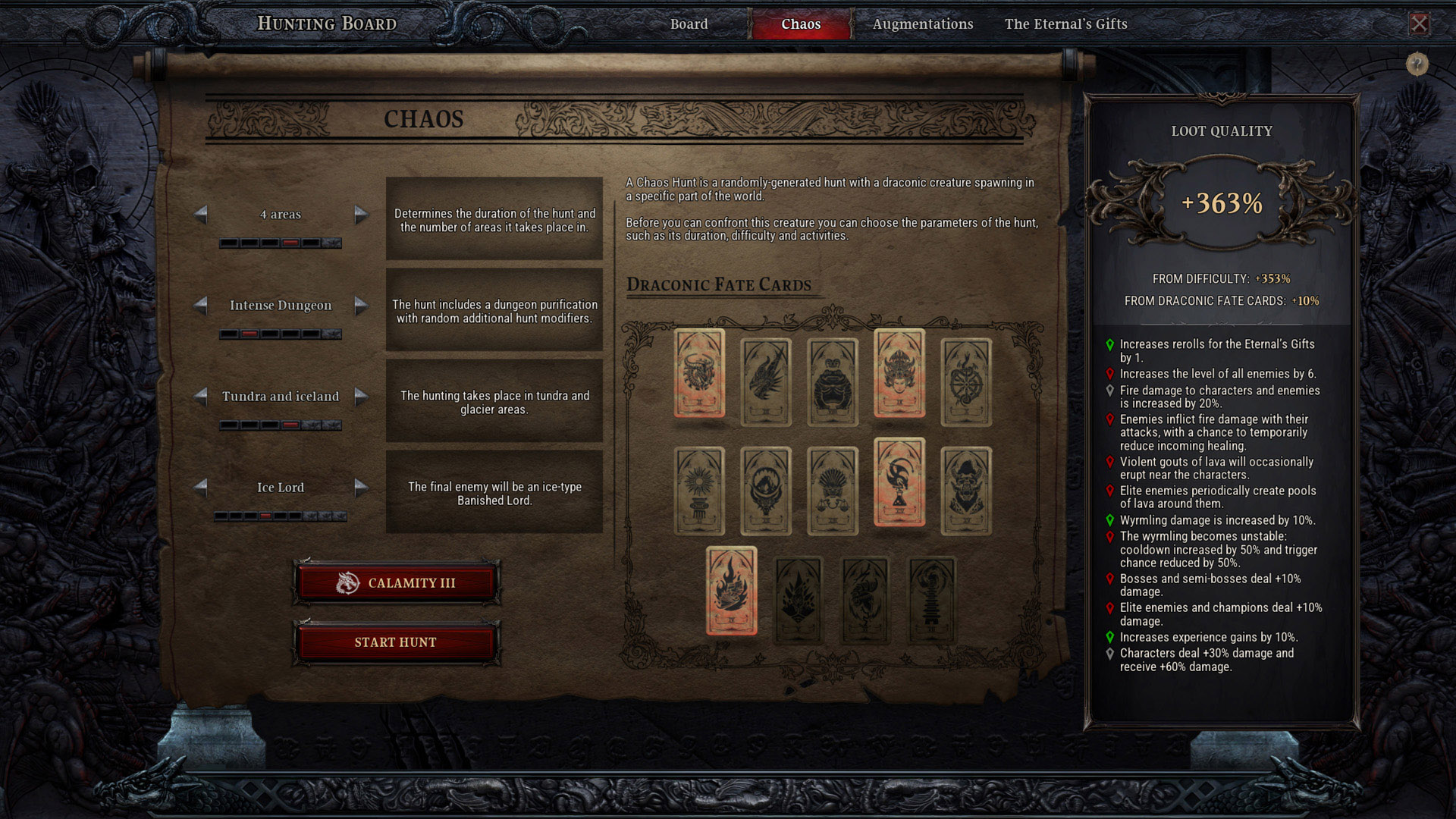1456x819 pixels.
Task: Cycle forward from Tundra and iceland
Action: [362, 397]
